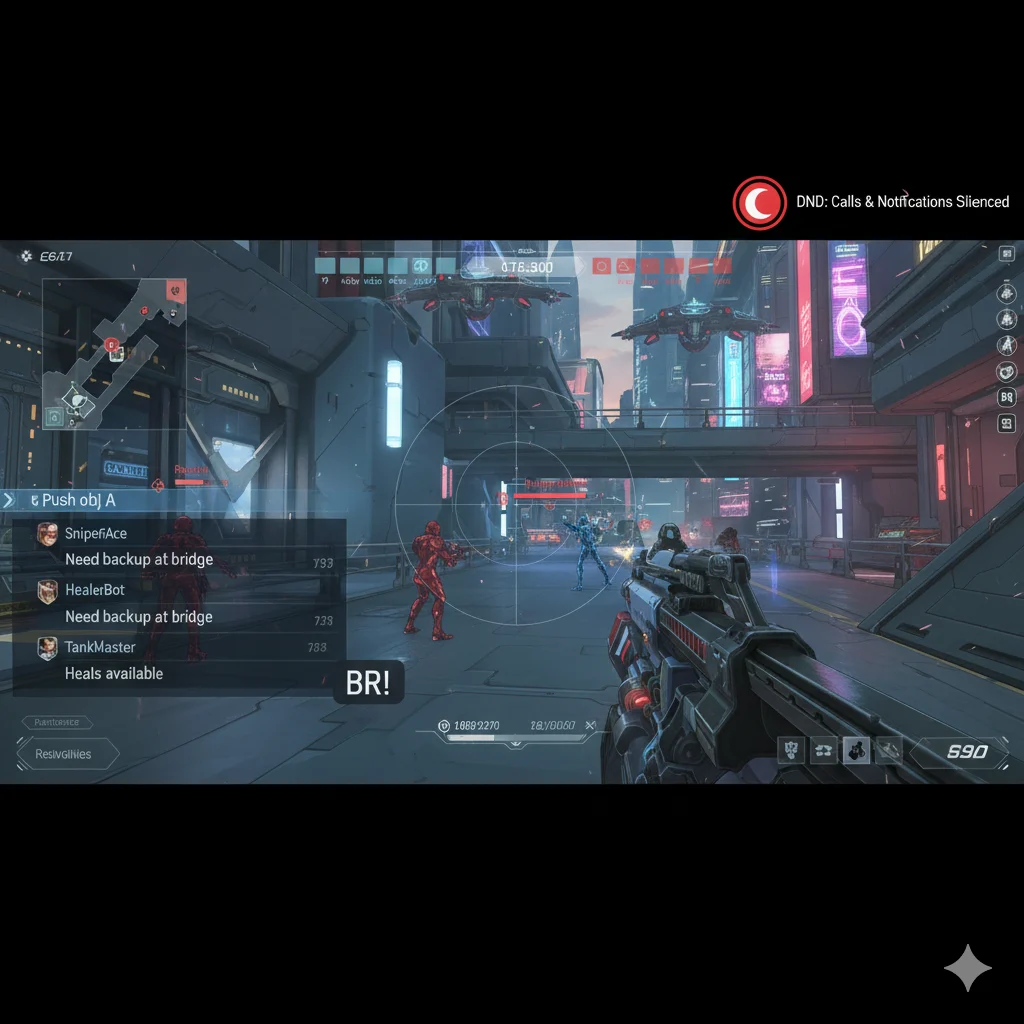Select SnipefiAce's avatar in the team chat

(47, 534)
